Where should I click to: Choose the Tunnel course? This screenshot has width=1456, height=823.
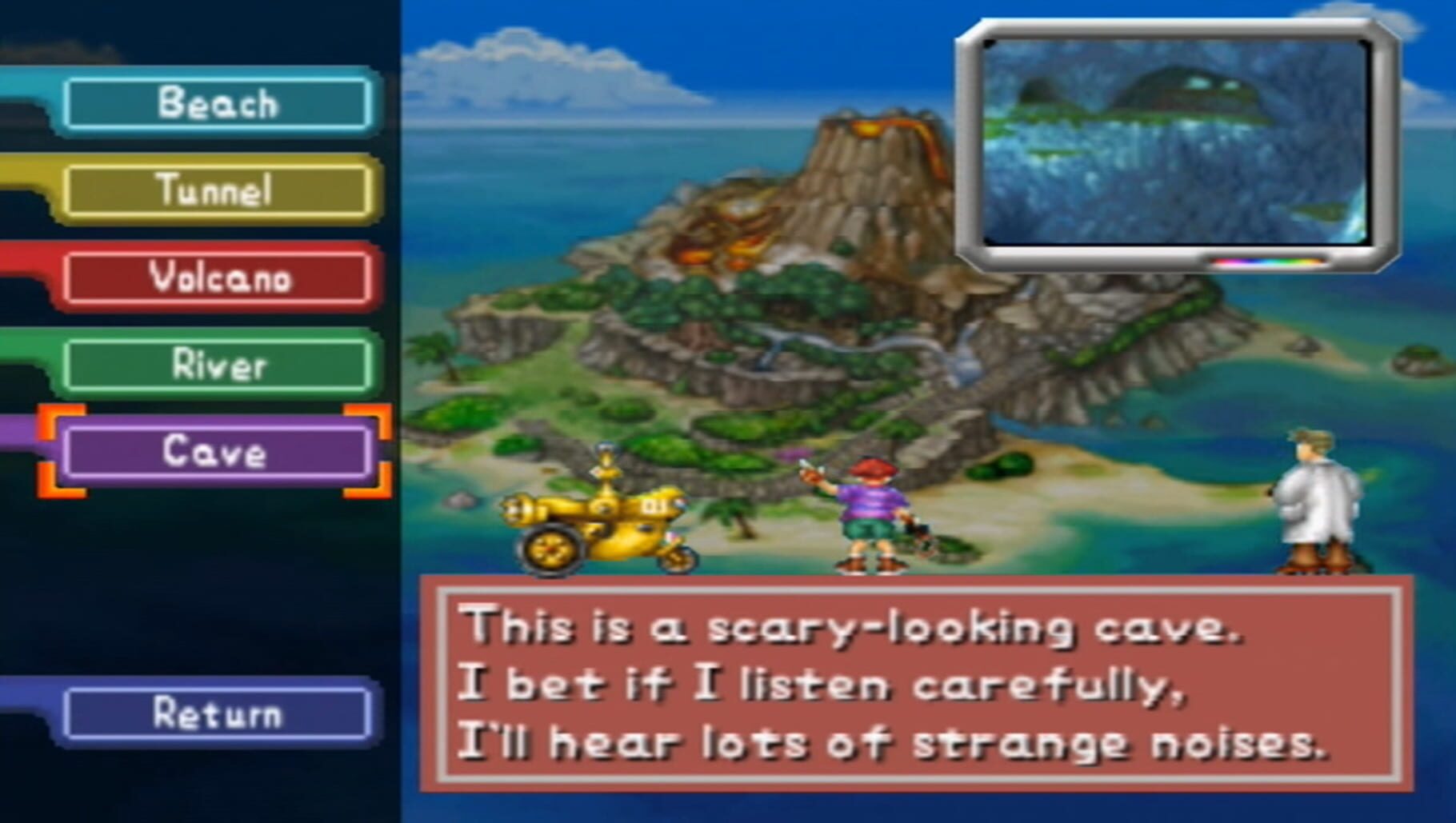(216, 191)
